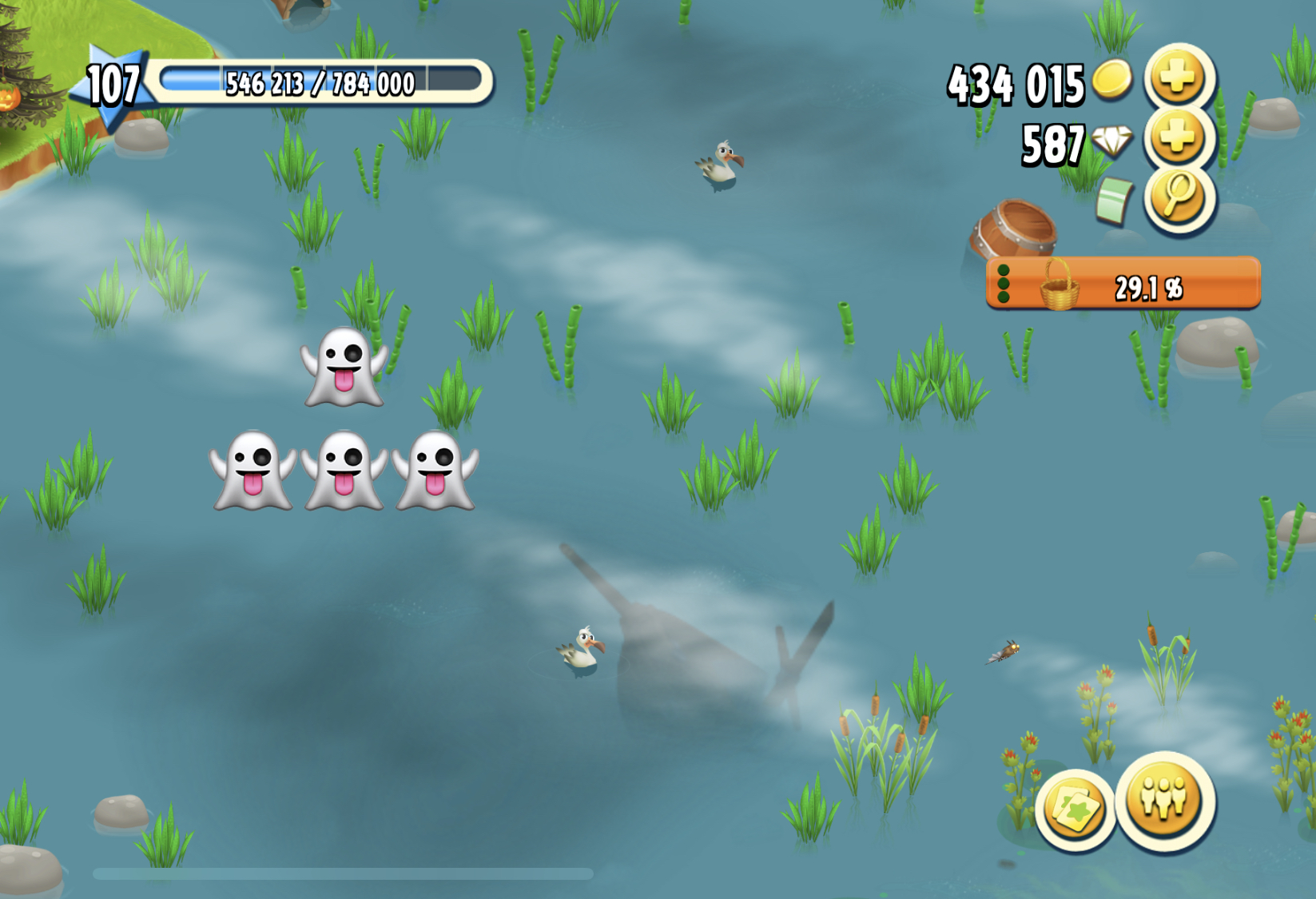The image size is (1316, 899).
Task: Open the magnifying glass search button
Action: 1179,196
